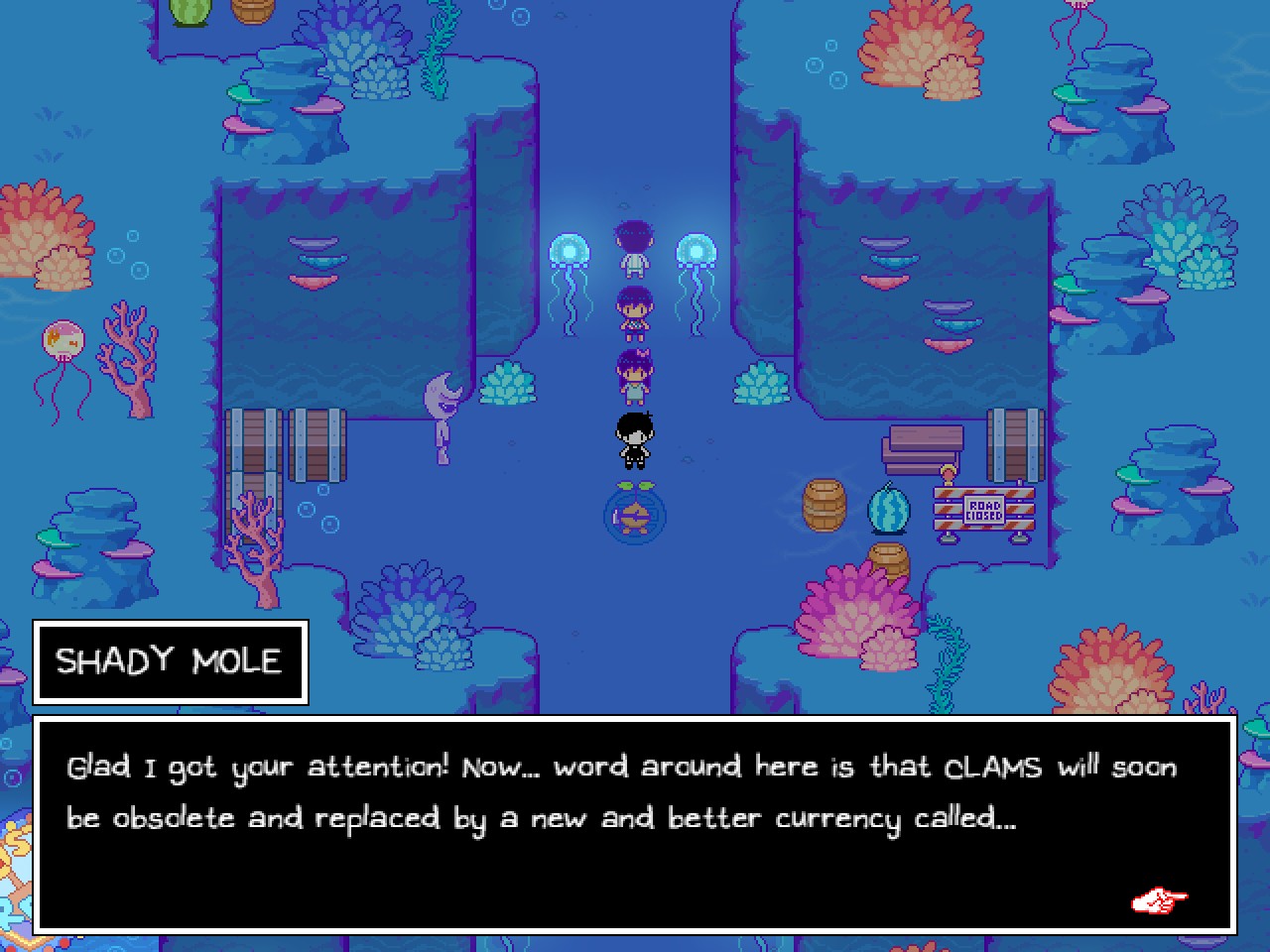Screen dimensions: 1270x952
Task: Click the watermelon sitting near the barrels
Action: [x=888, y=509]
